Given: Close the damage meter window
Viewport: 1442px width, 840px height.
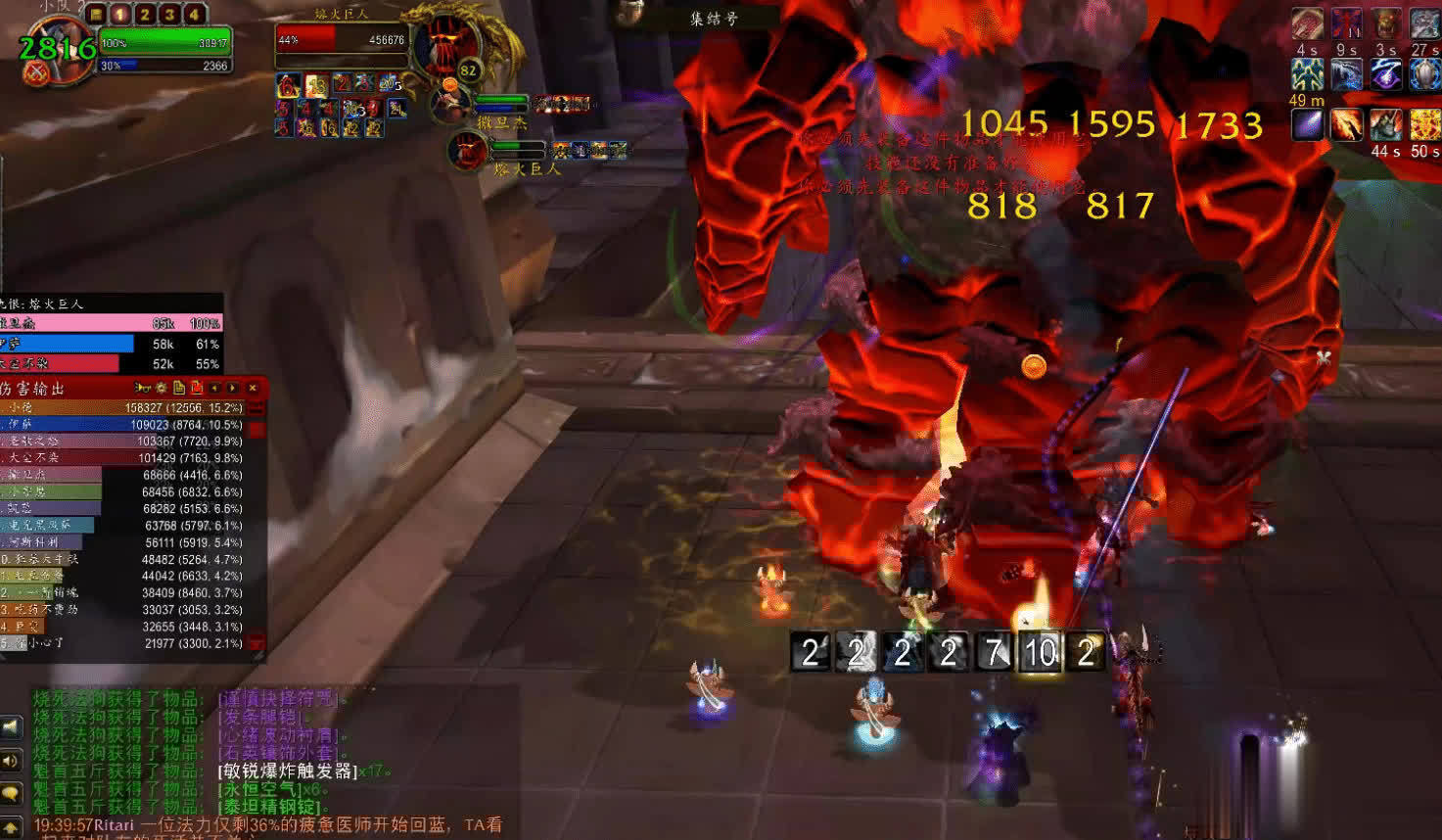Looking at the screenshot, I should click(253, 388).
